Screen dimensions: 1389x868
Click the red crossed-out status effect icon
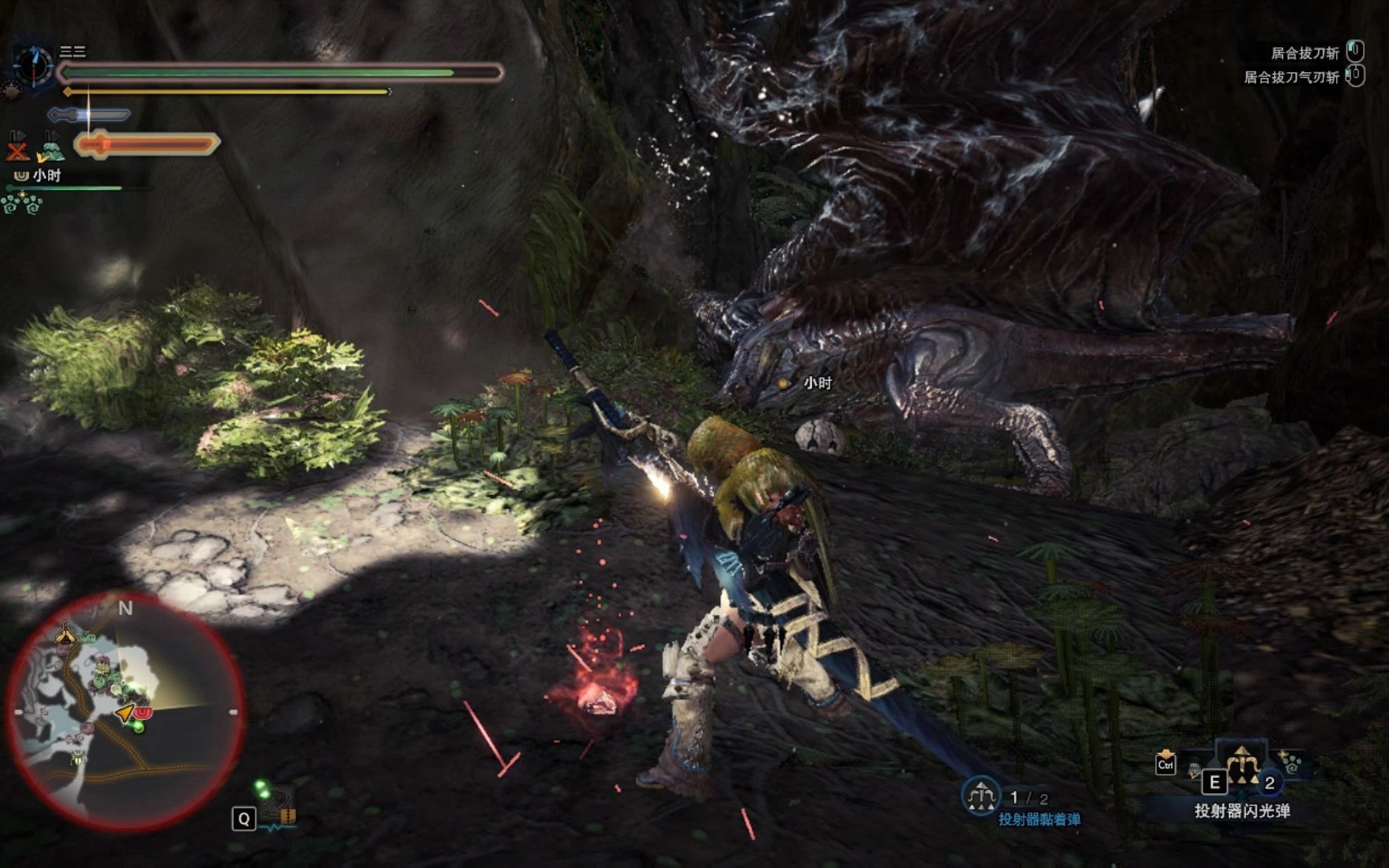point(17,150)
